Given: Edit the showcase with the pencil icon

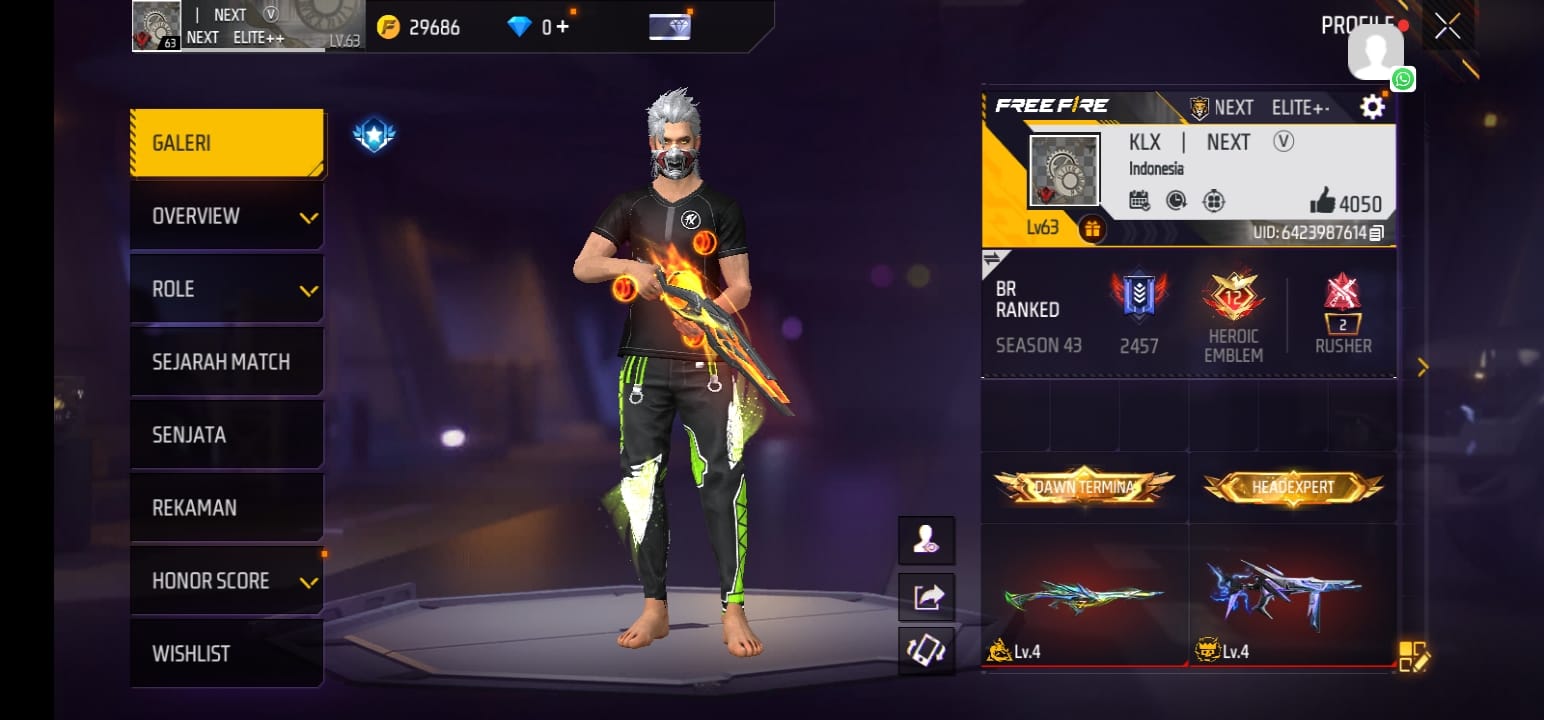Looking at the screenshot, I should pos(1414,656).
